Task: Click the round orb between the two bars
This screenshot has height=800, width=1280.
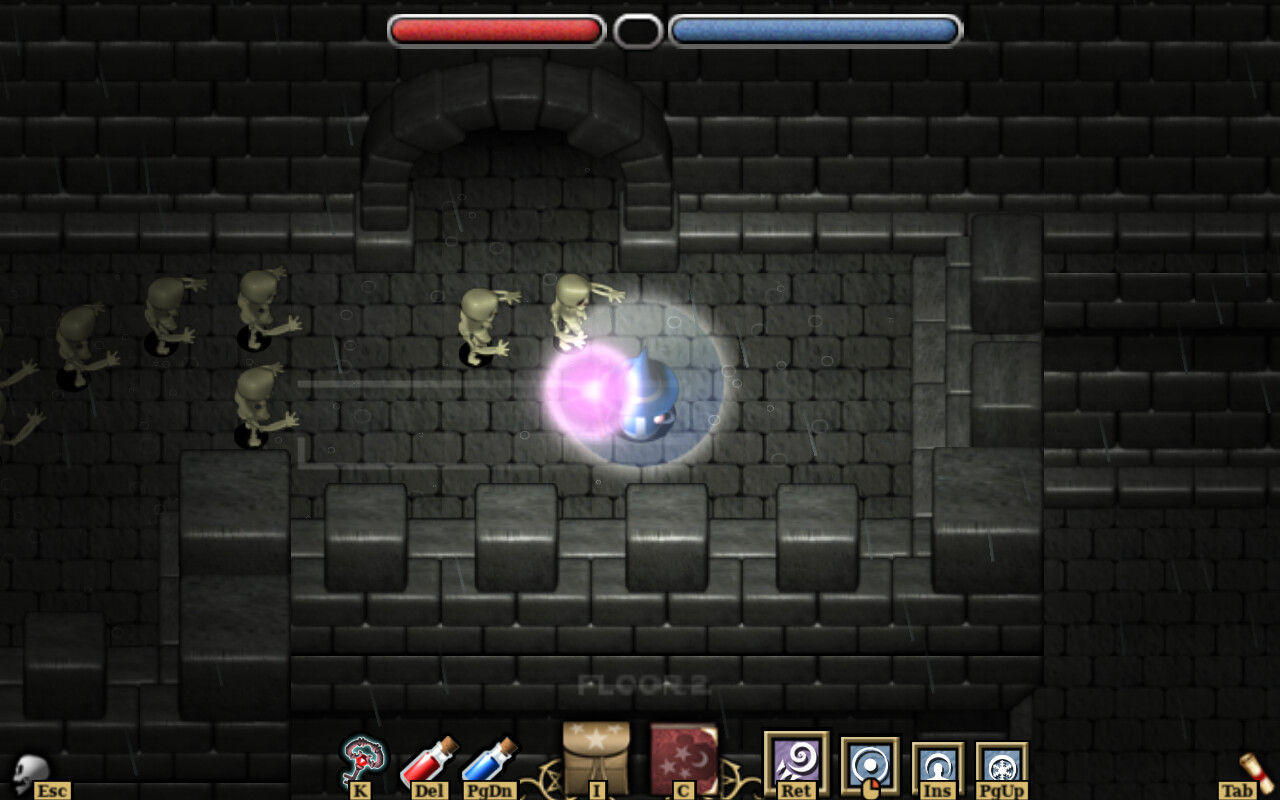Action: pyautogui.click(x=640, y=29)
